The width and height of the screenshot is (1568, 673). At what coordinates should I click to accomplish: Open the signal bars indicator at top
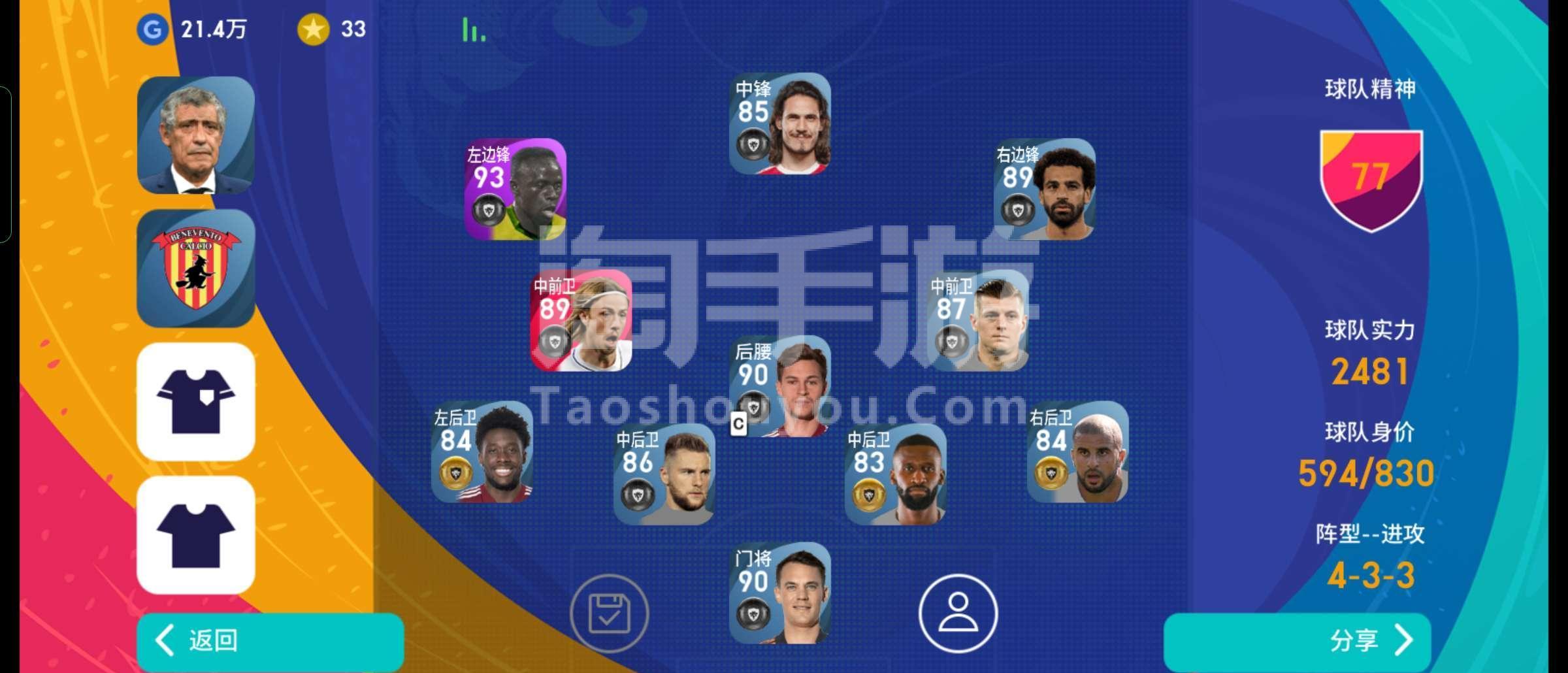pyautogui.click(x=472, y=29)
